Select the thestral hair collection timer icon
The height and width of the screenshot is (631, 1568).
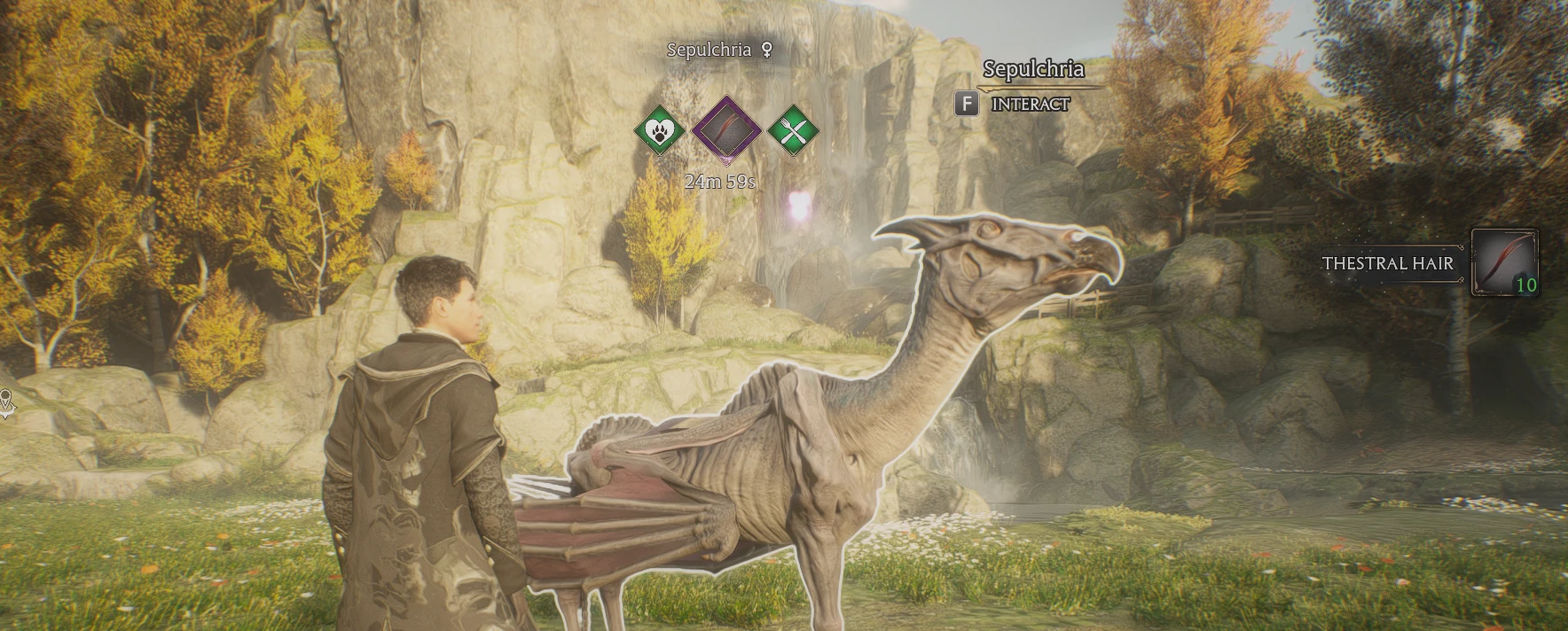726,130
